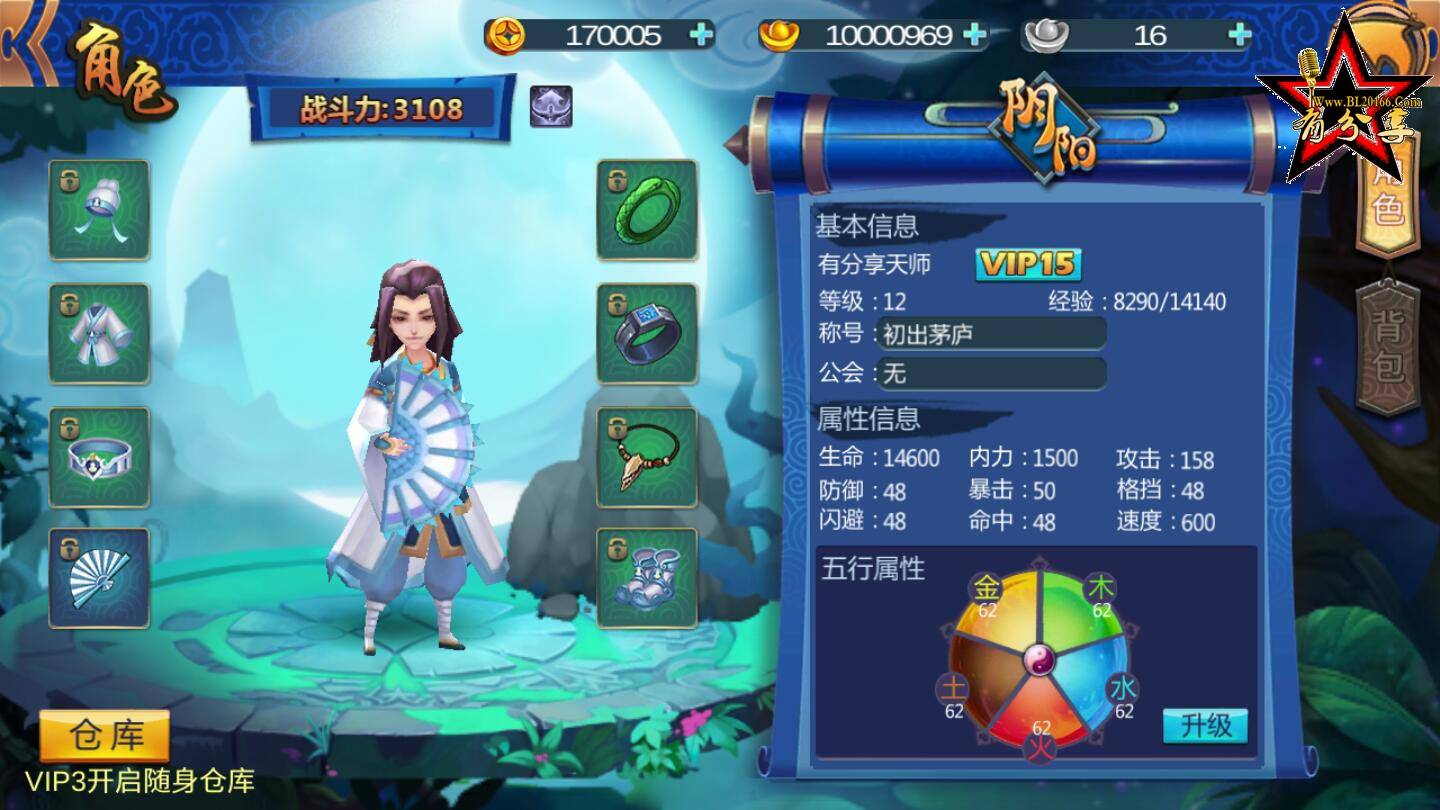
Task: Click the VIP15 badge
Action: pyautogui.click(x=1028, y=266)
